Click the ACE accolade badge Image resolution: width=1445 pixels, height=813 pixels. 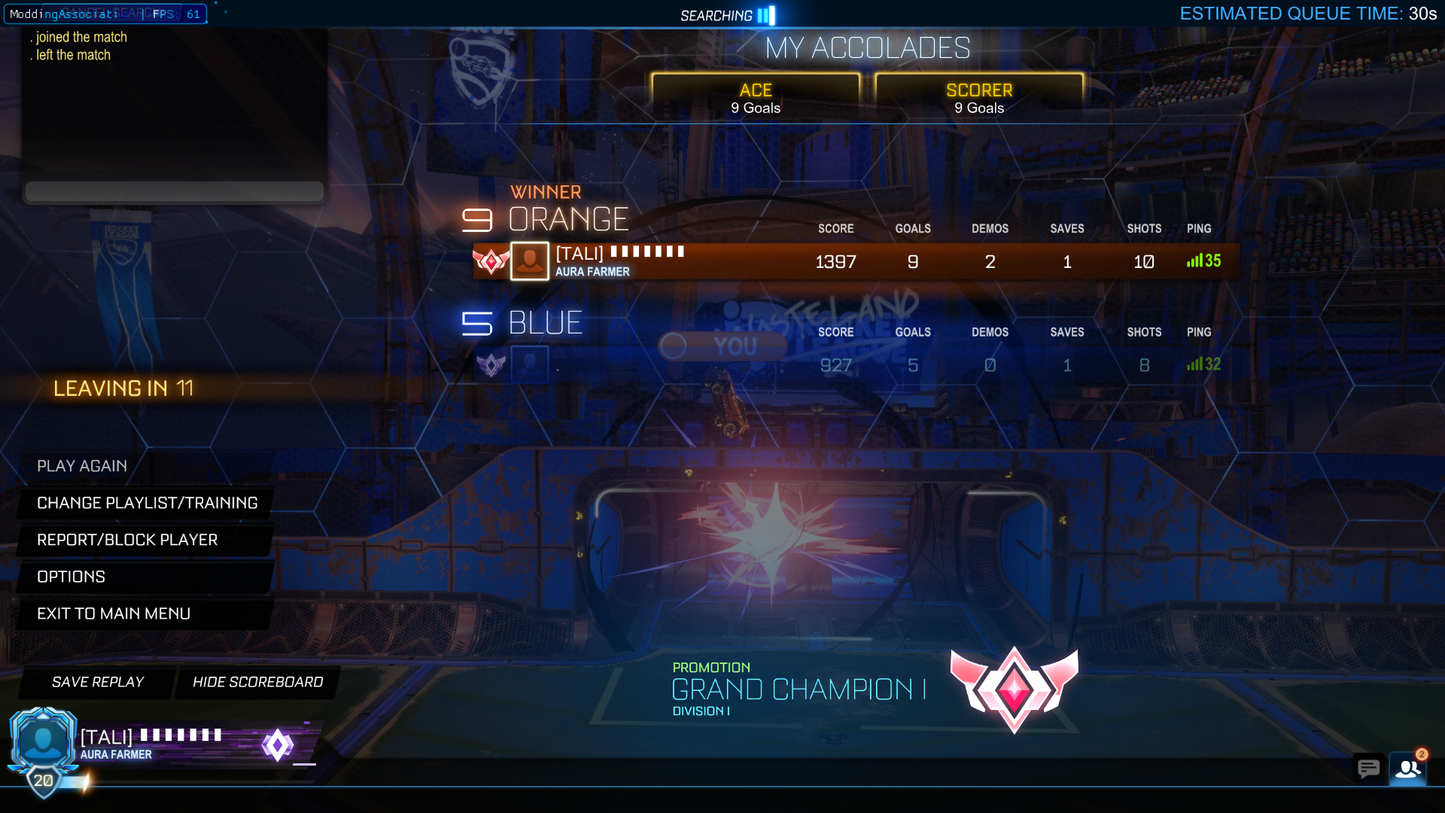coord(755,96)
